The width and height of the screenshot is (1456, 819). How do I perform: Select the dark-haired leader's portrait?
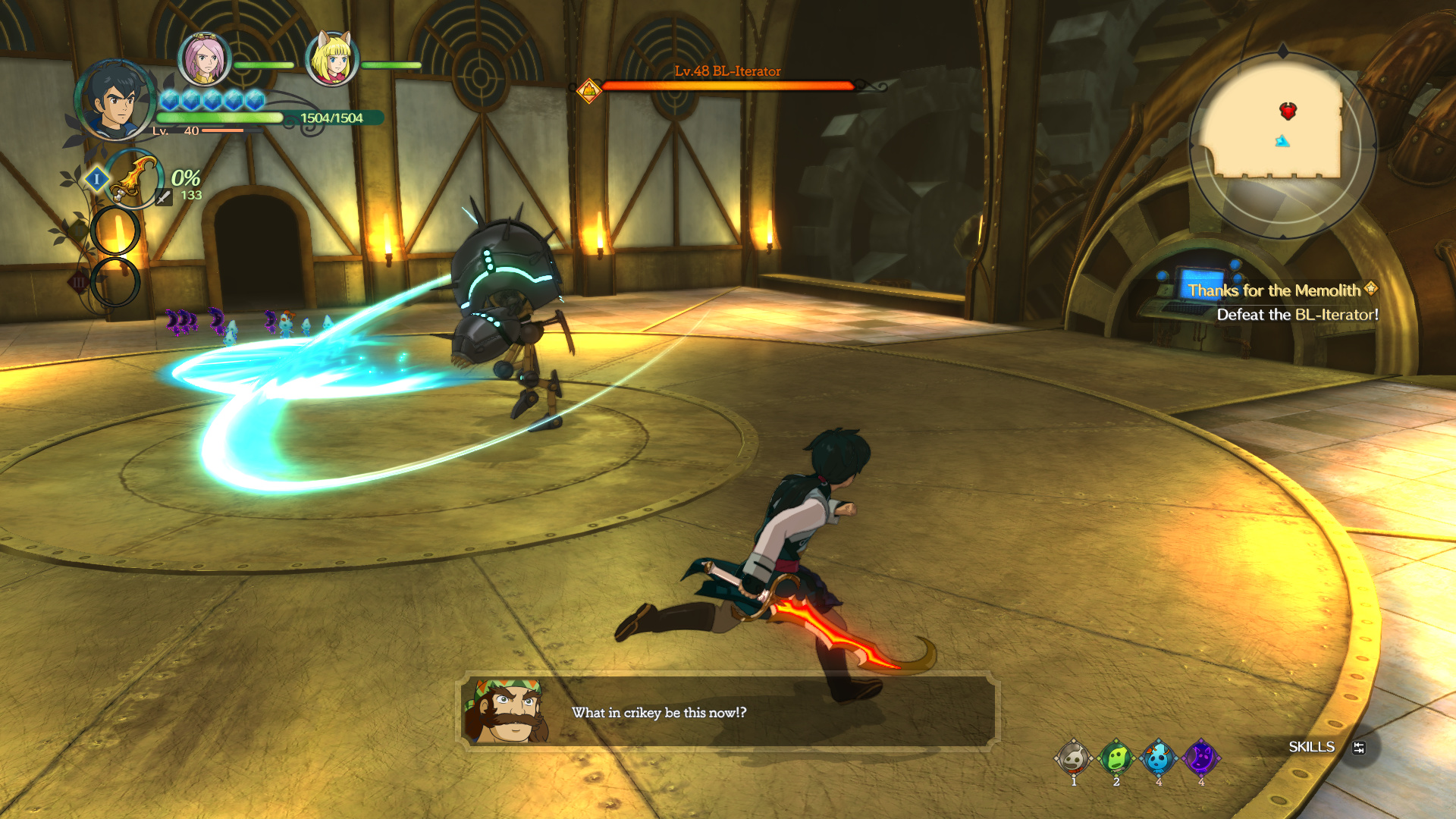(115, 100)
